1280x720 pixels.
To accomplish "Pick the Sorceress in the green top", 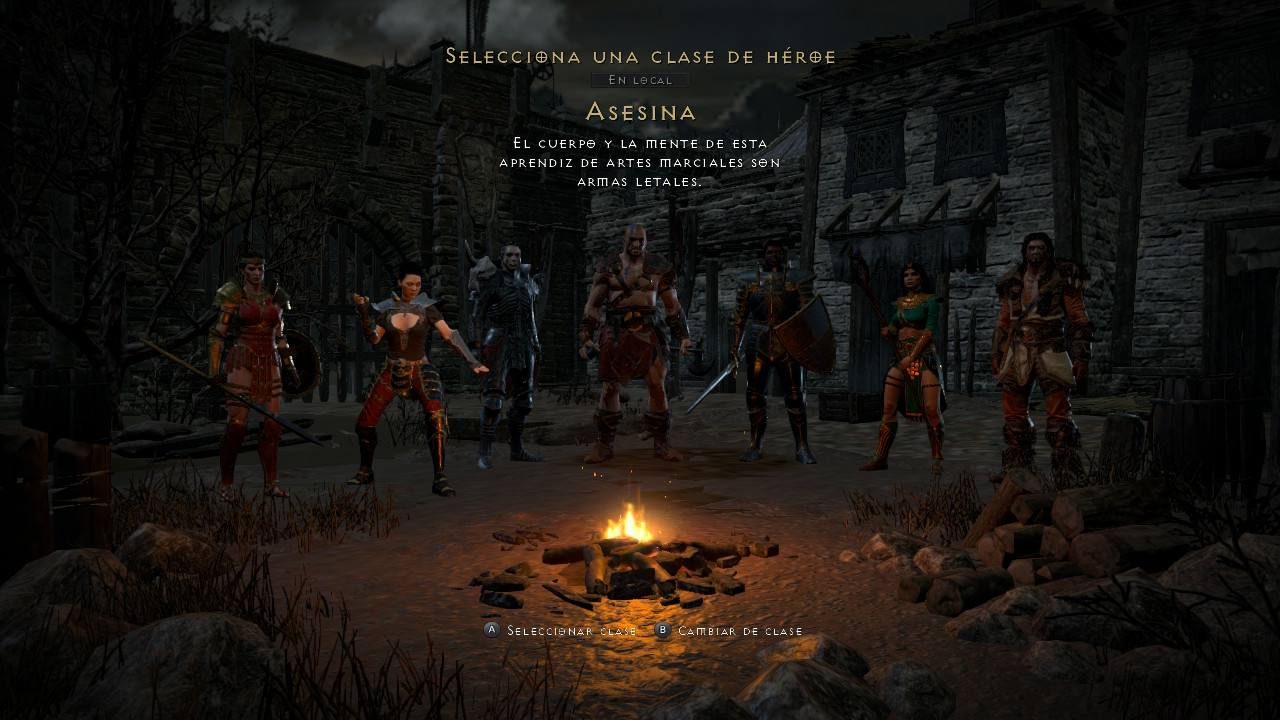I will tap(912, 360).
